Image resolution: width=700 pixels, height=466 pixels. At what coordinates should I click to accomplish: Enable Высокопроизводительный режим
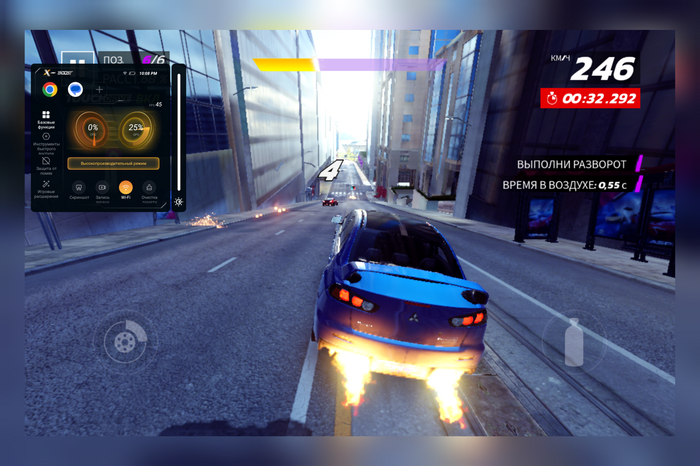(114, 162)
